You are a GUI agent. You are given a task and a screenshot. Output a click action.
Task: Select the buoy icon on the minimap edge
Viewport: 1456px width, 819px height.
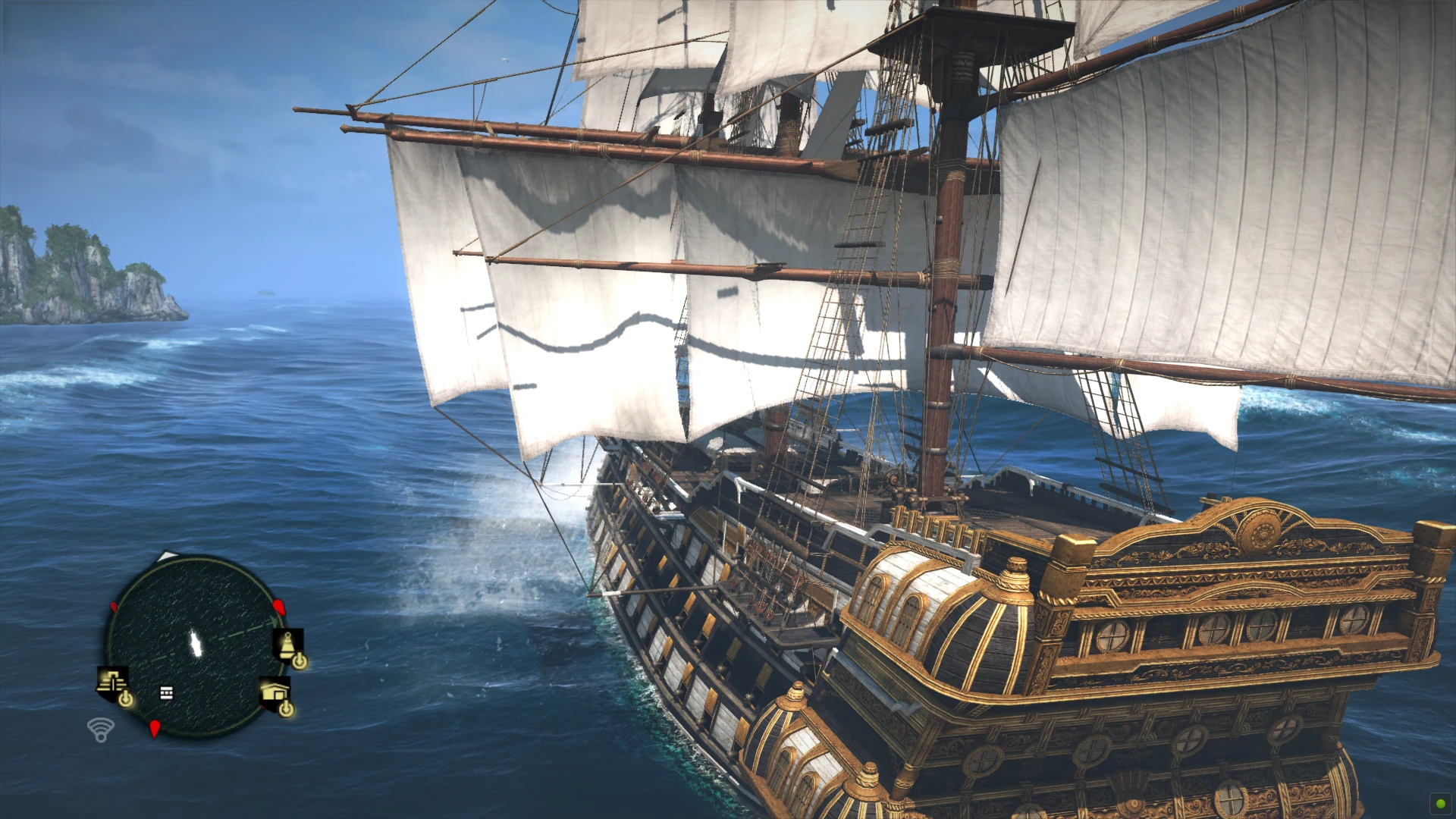(287, 645)
